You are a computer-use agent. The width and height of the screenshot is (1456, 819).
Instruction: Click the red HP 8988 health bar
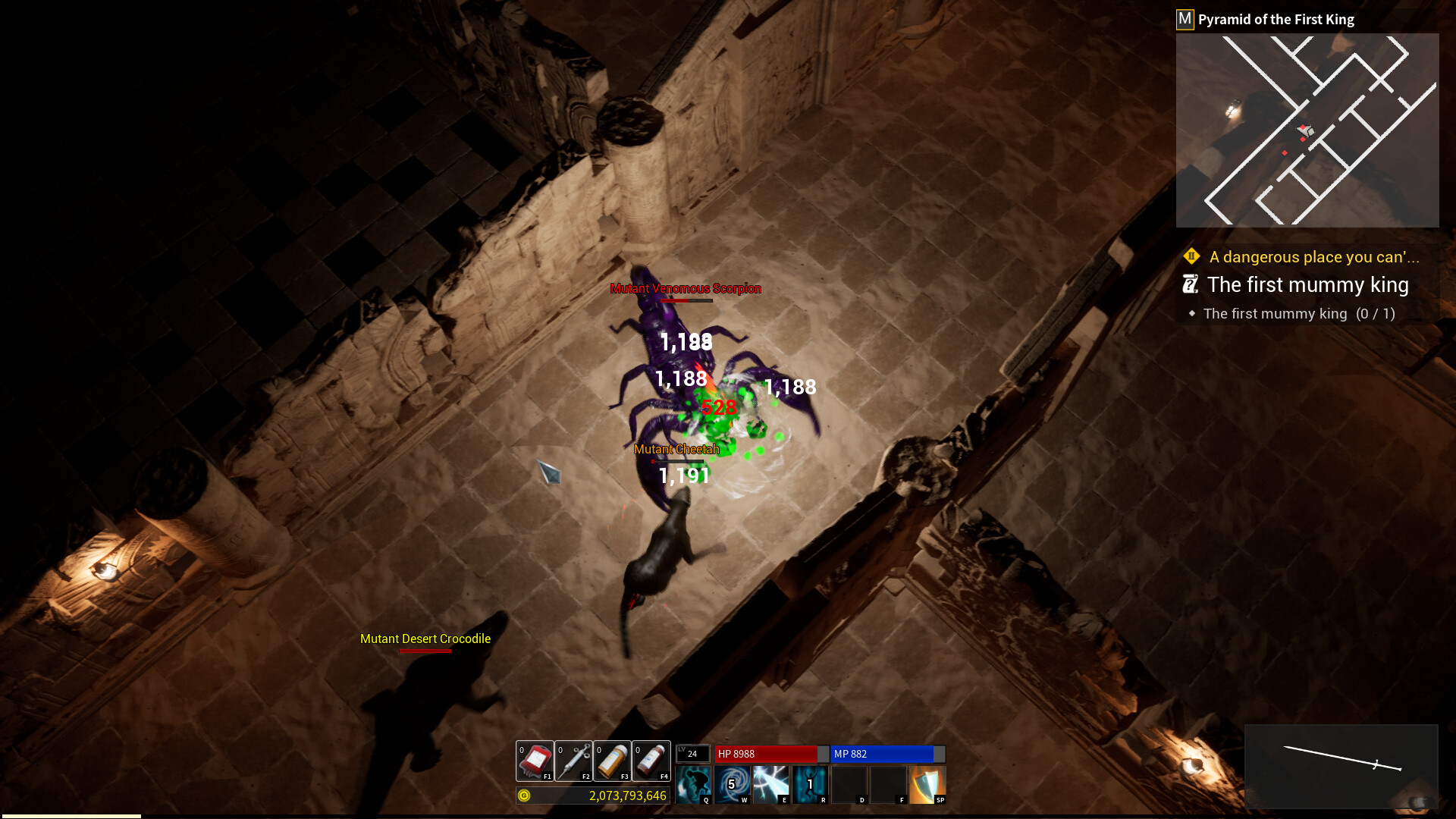(766, 754)
